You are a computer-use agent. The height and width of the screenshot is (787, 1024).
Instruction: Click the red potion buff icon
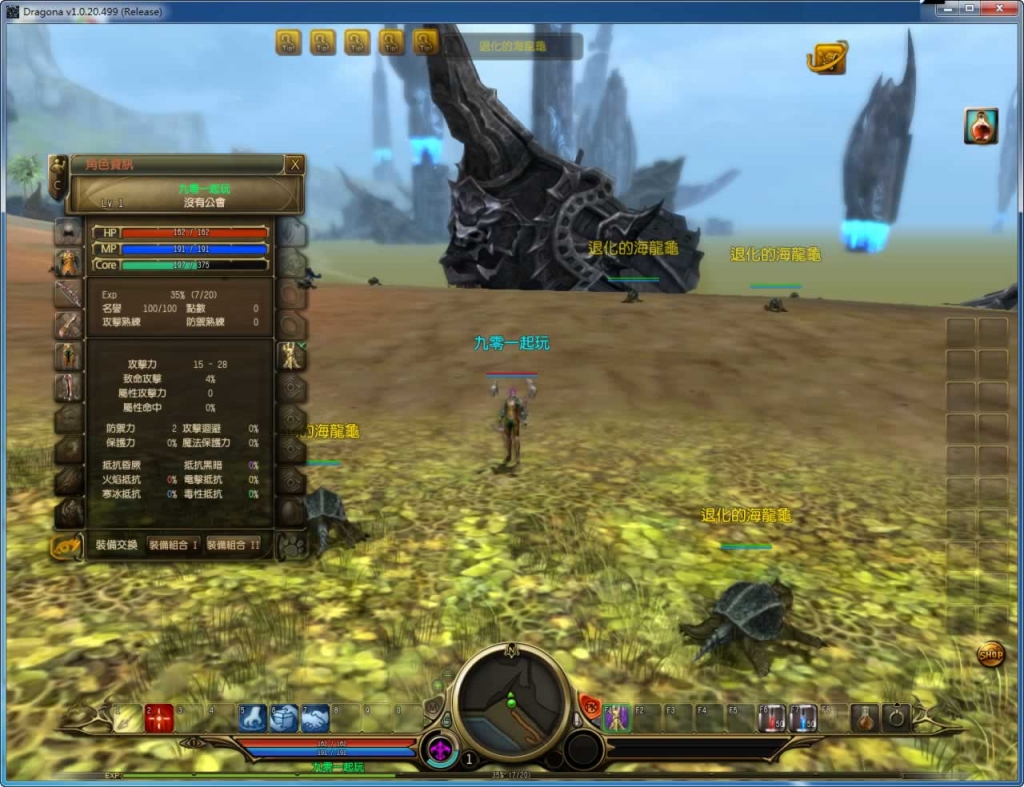click(981, 126)
